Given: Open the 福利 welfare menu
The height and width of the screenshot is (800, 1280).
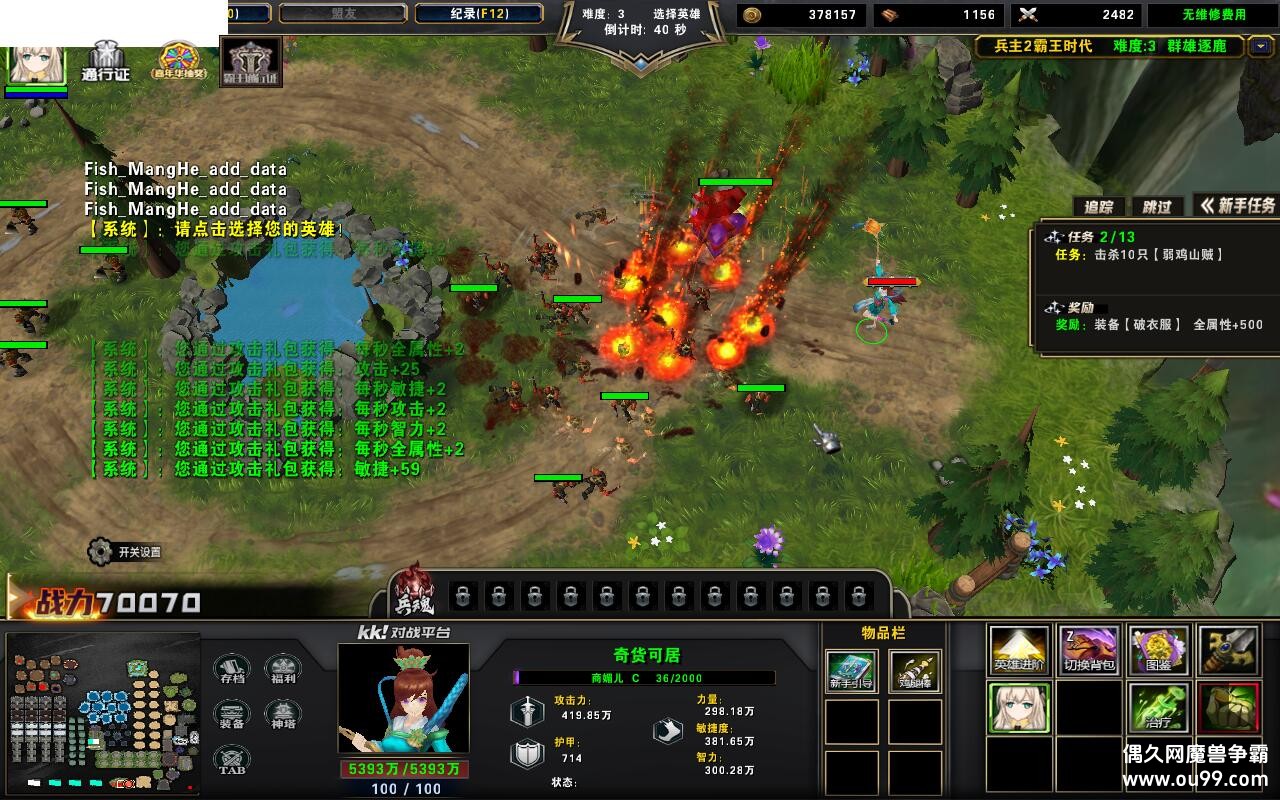Looking at the screenshot, I should pos(283,670).
